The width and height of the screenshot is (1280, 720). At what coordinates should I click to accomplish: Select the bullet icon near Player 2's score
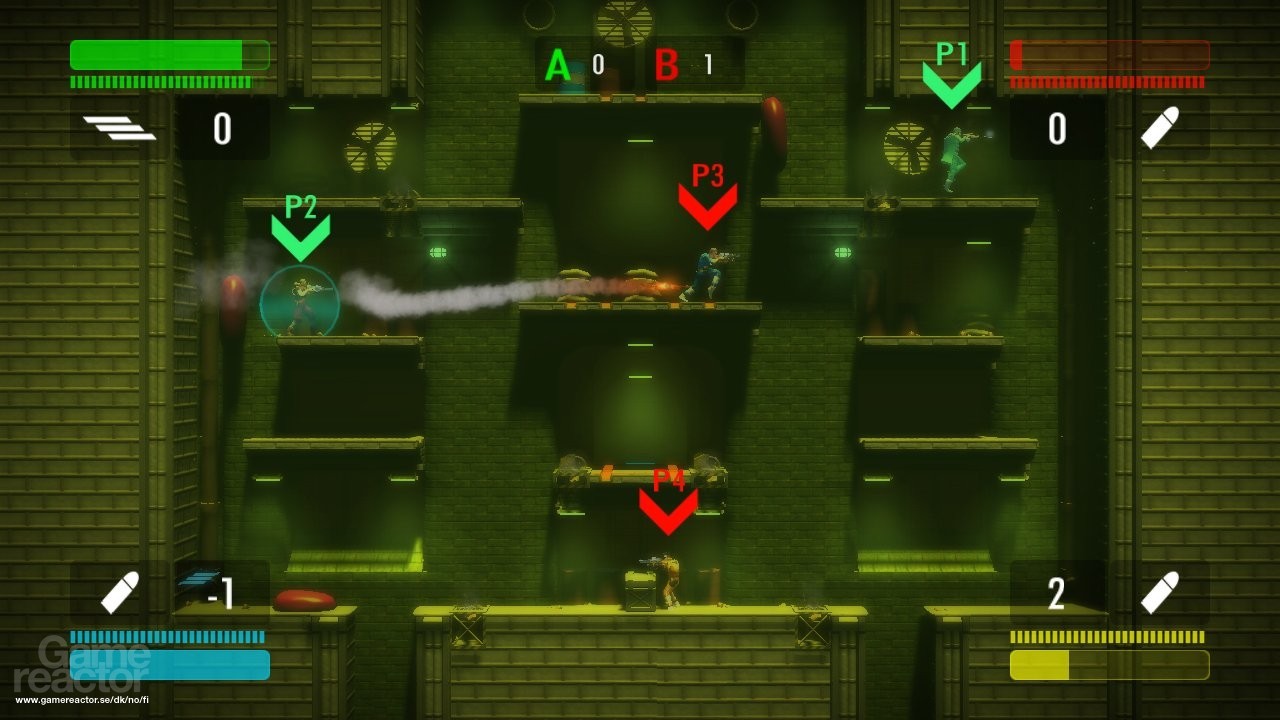120,590
